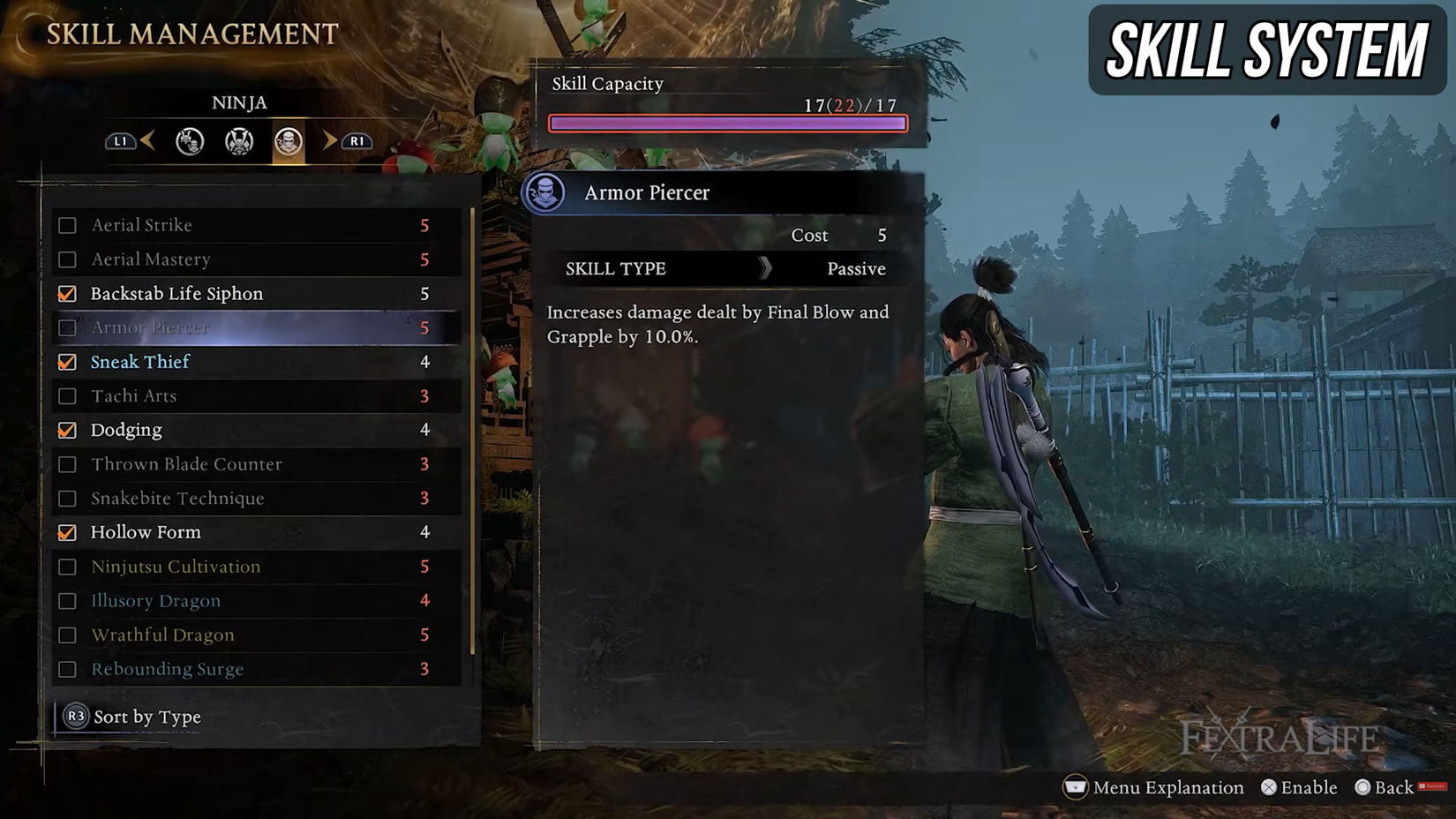Select Backstab Life Siphon in the list
Viewport: 1456px width, 819px height.
coord(176,293)
